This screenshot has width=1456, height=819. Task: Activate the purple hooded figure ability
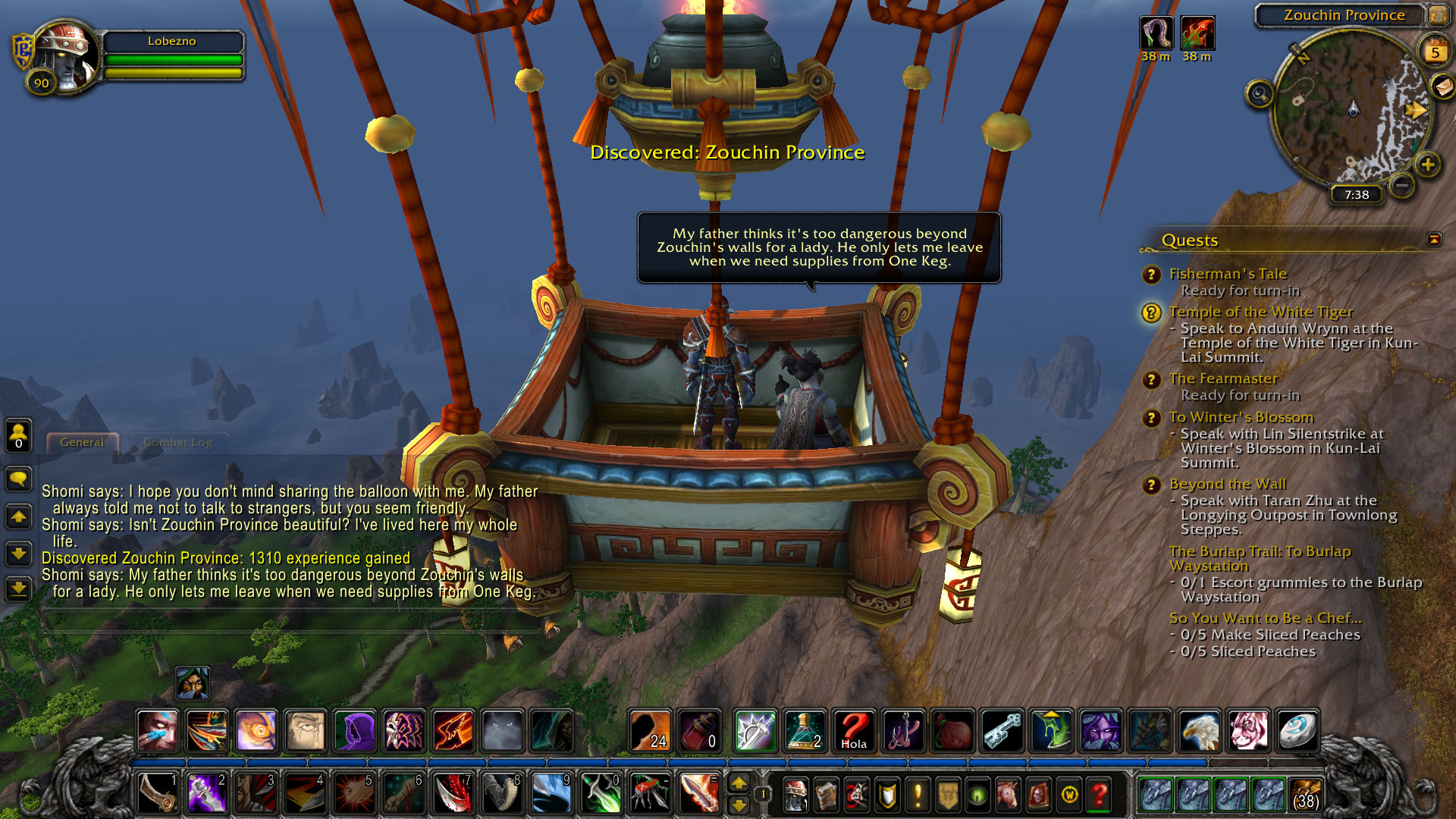[354, 731]
